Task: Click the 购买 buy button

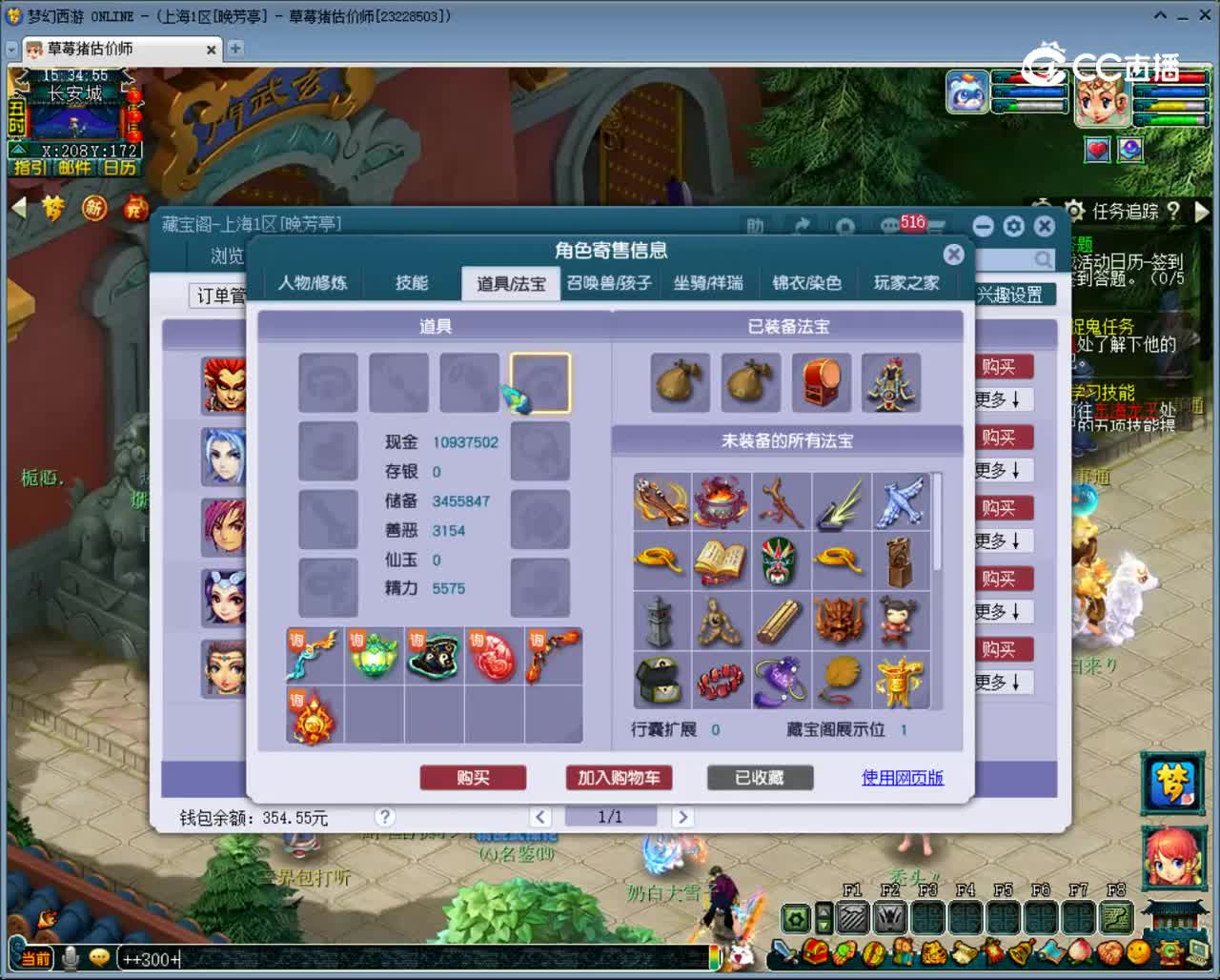Action: pos(473,778)
